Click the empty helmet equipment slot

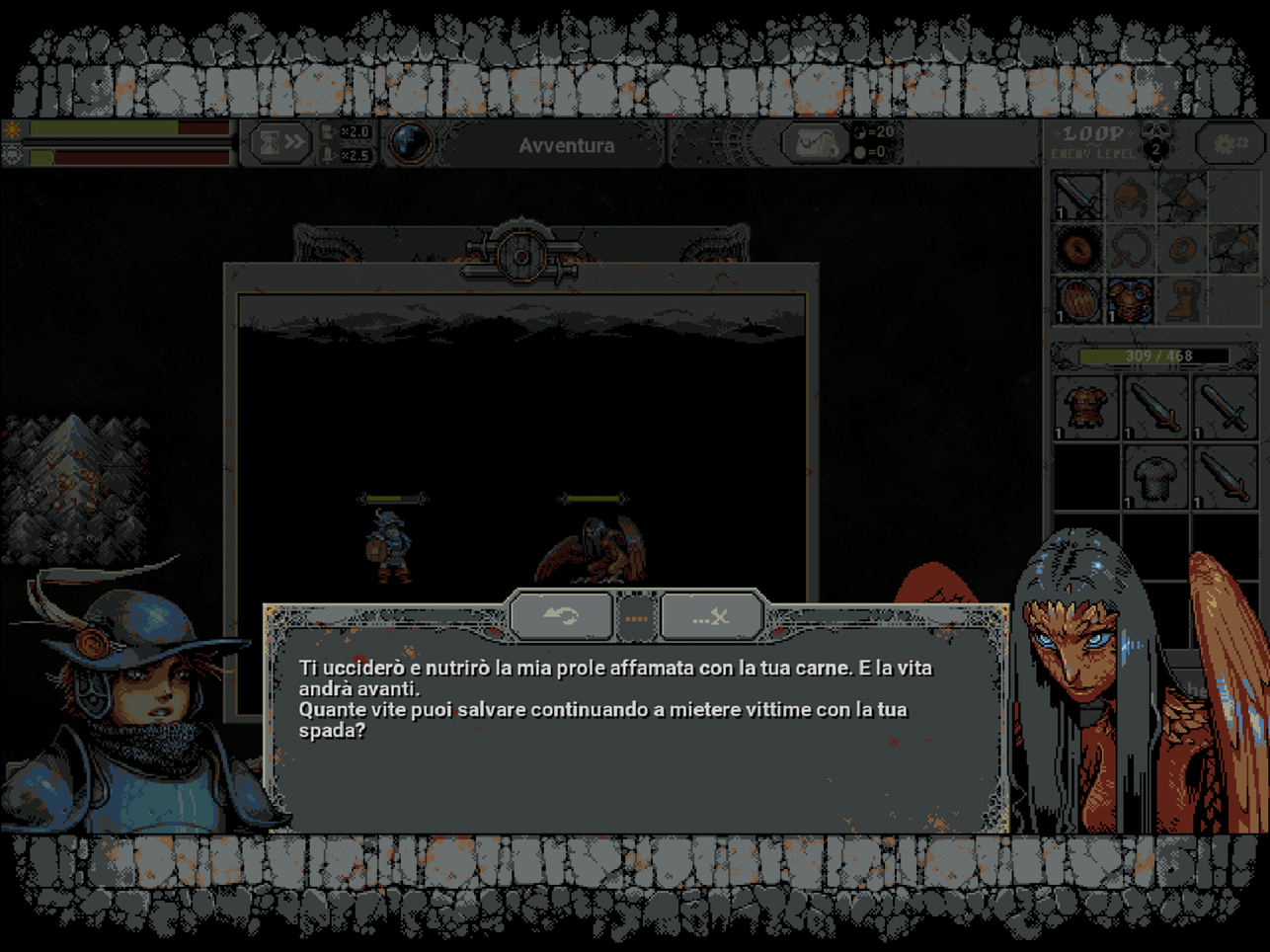click(x=1130, y=197)
